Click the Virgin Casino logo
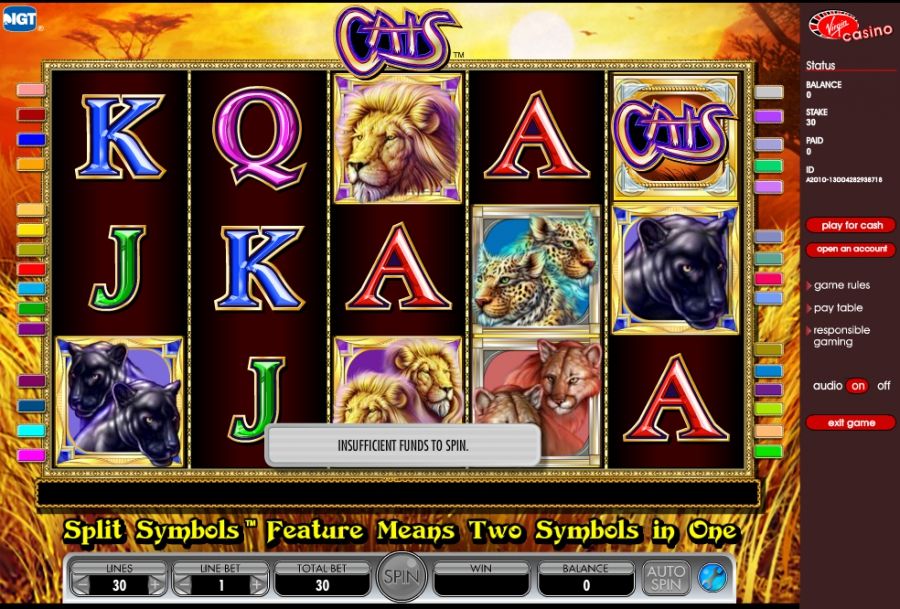The height and width of the screenshot is (609, 900). point(849,27)
